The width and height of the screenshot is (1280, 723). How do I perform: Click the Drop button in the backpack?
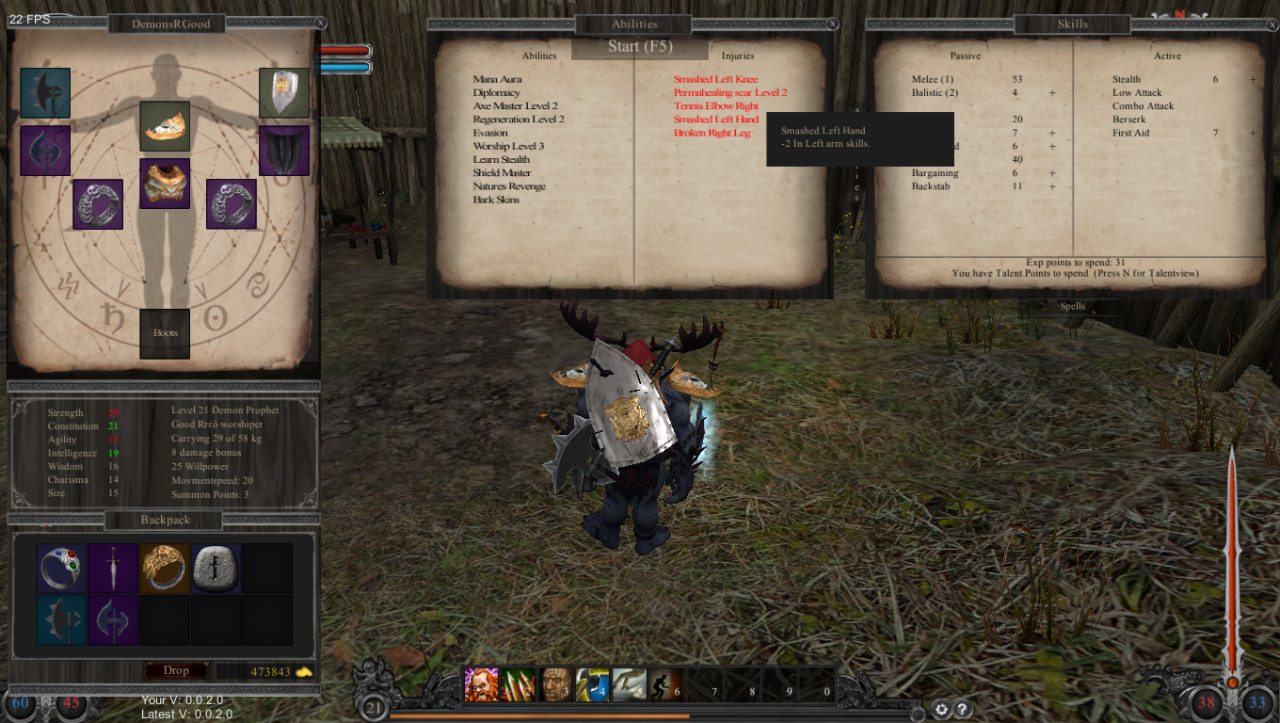(x=176, y=671)
